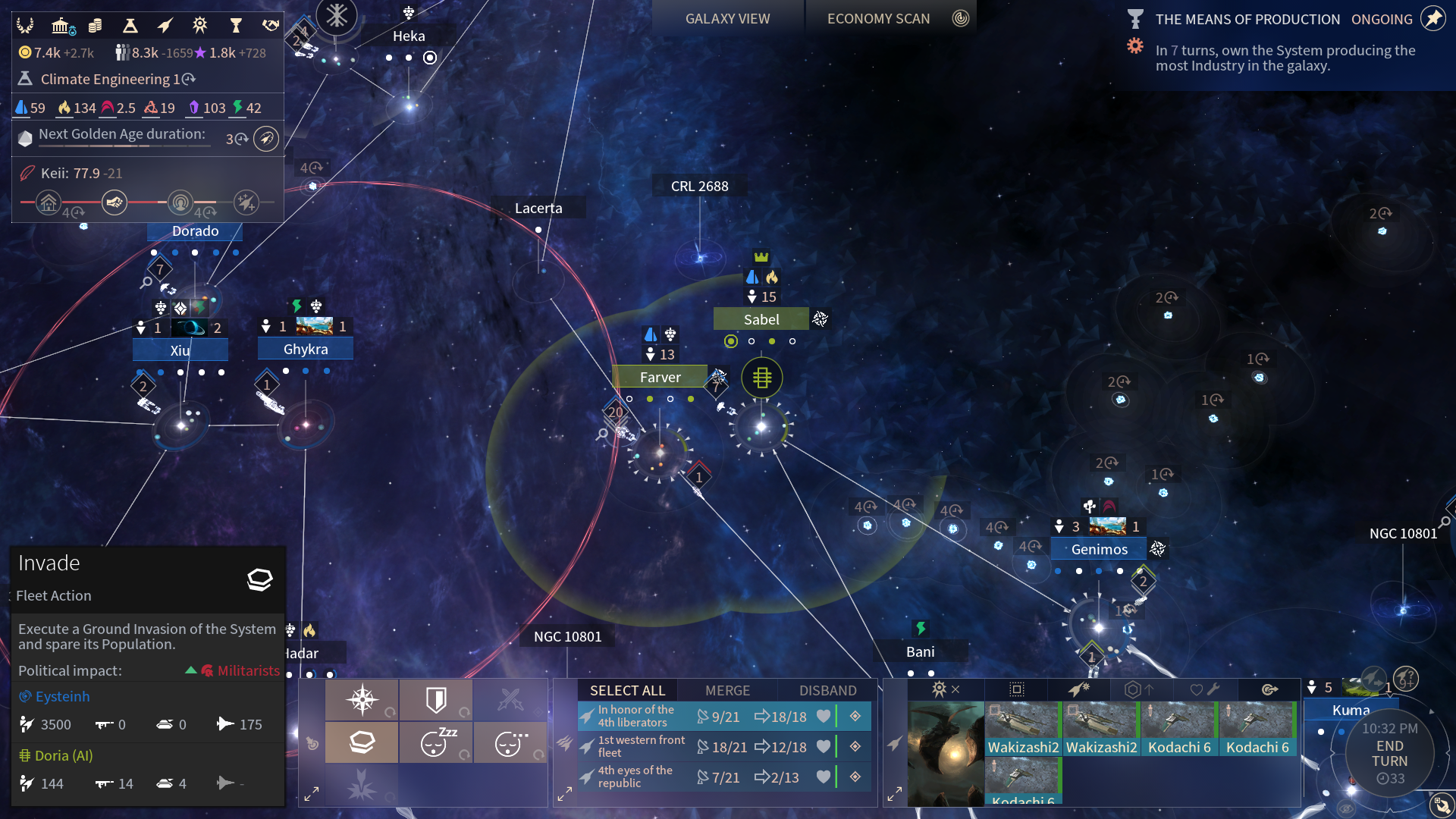The height and width of the screenshot is (819, 1456).
Task: Open the Economy Scan view
Action: pos(878,19)
